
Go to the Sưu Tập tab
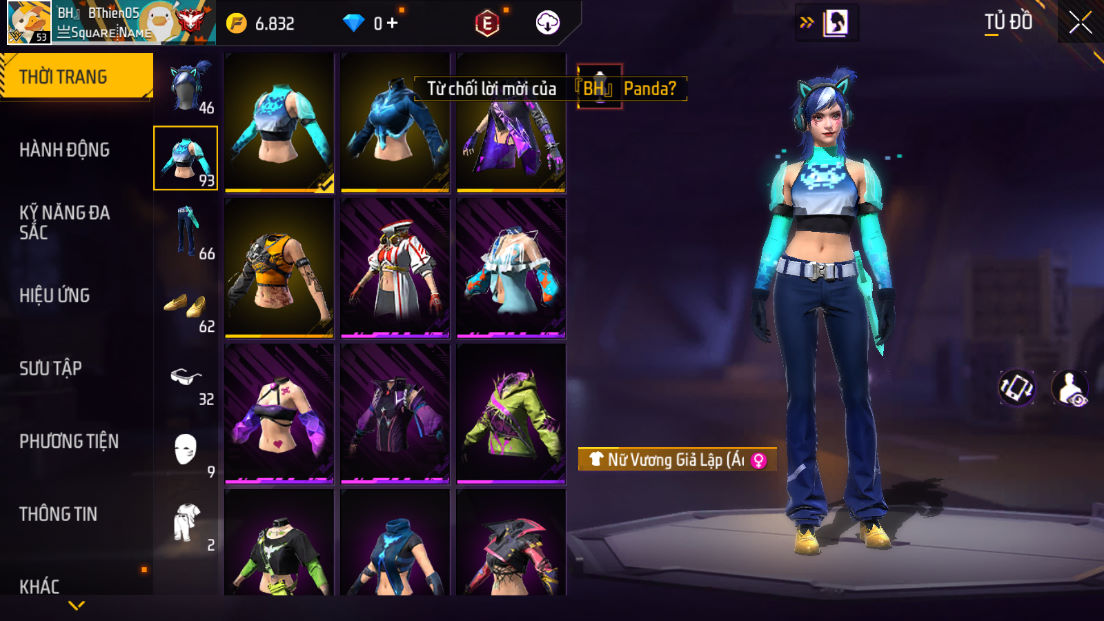(51, 368)
